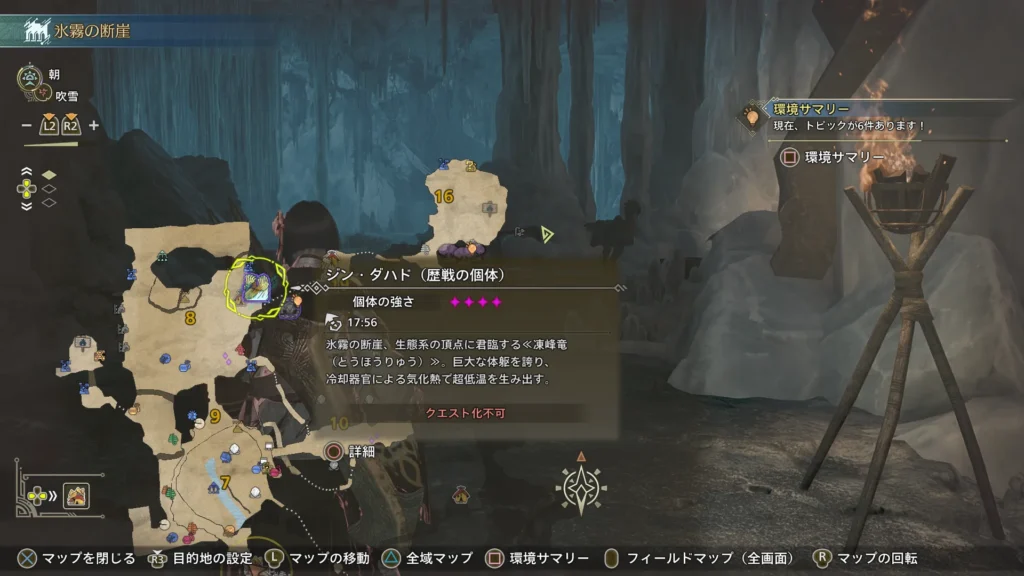The width and height of the screenshot is (1024, 576).
Task: Move down one map floor layer
Action: coord(26,205)
